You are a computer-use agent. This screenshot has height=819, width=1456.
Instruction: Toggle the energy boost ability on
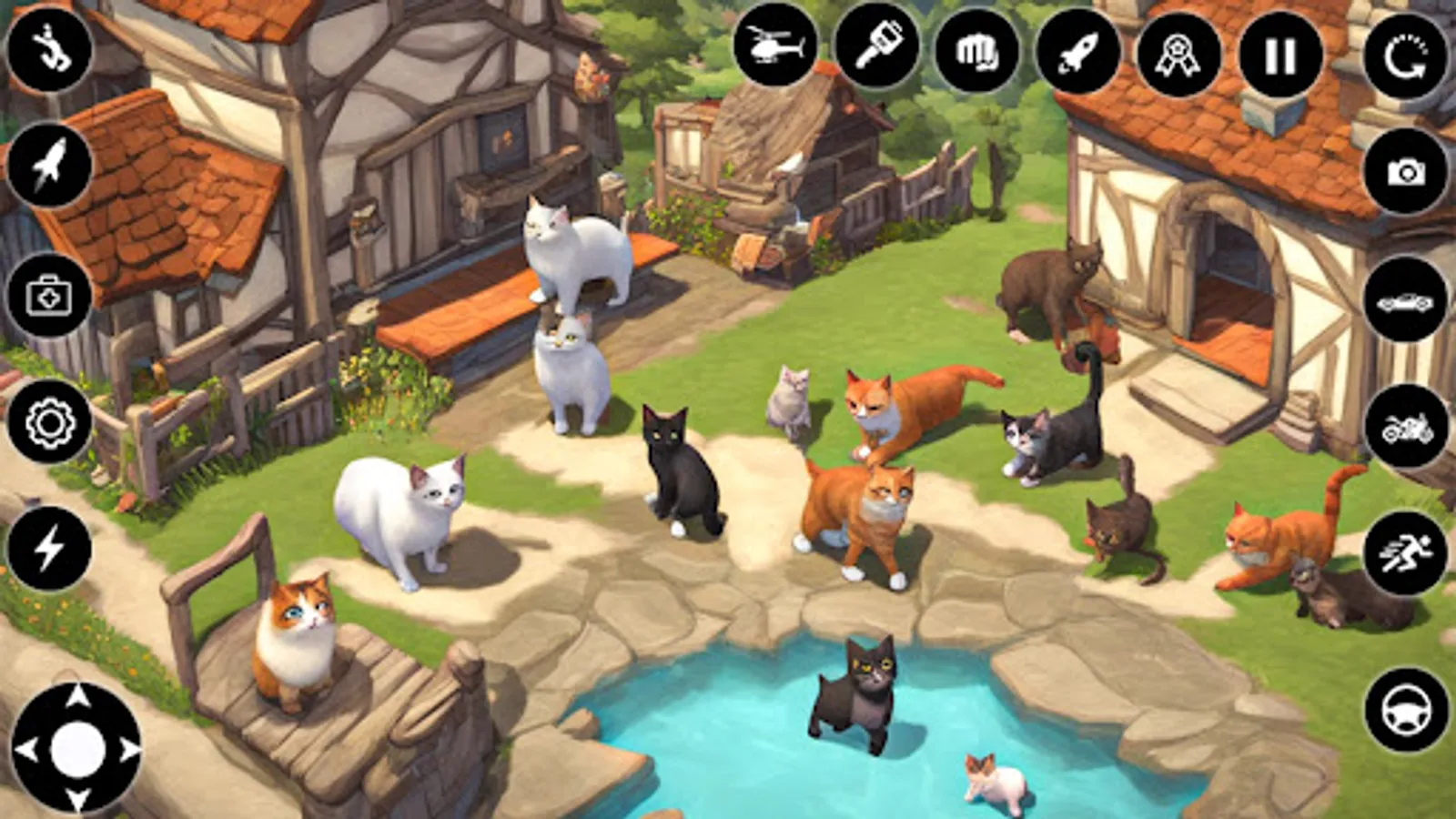tap(50, 546)
